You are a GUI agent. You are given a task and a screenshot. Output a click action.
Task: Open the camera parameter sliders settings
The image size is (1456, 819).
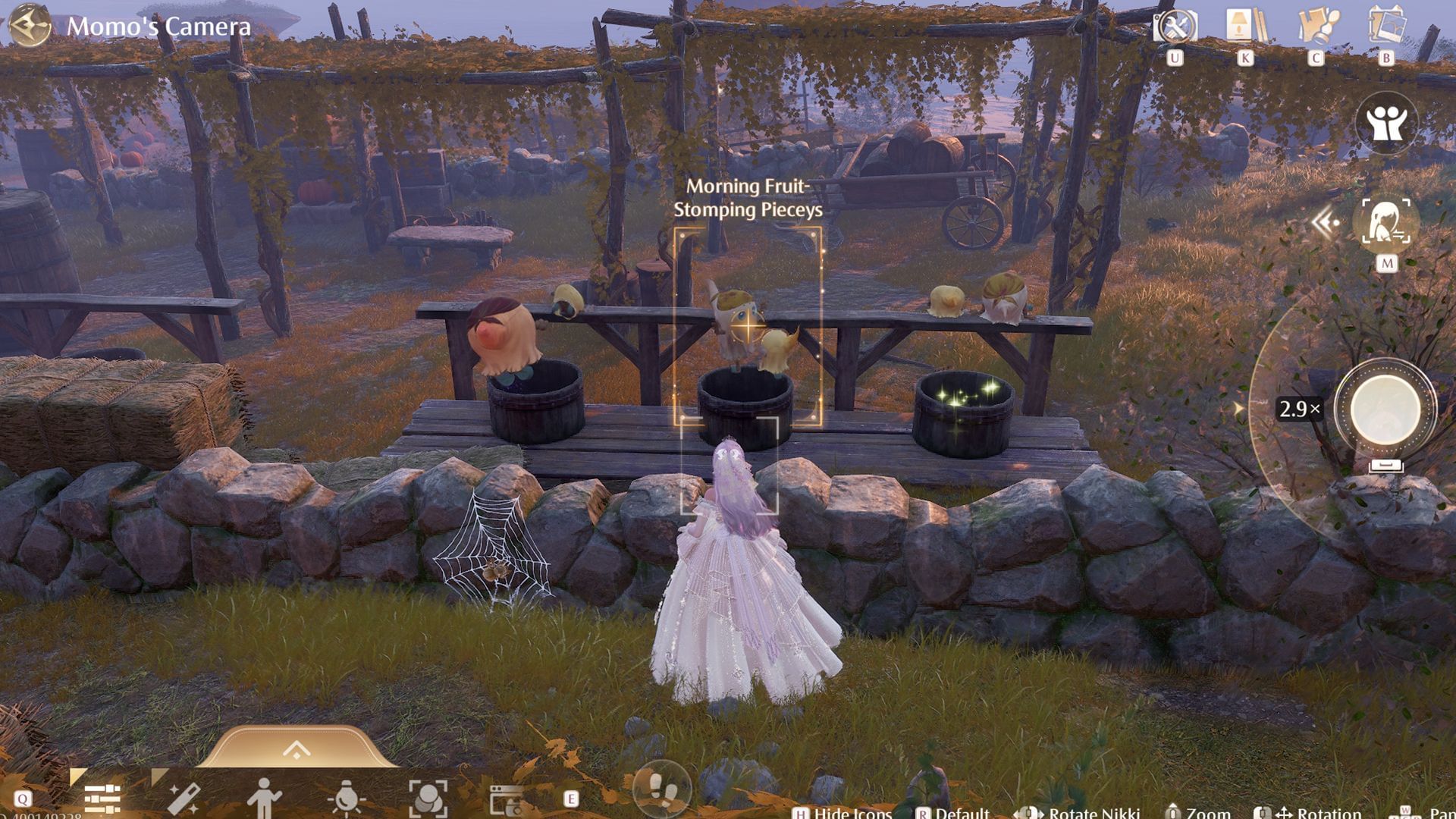[x=102, y=799]
